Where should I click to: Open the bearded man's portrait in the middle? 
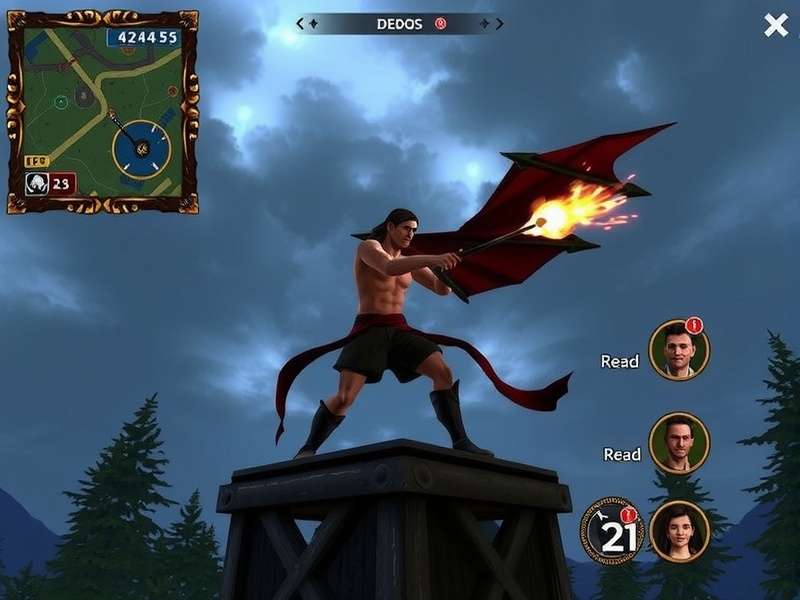[679, 442]
